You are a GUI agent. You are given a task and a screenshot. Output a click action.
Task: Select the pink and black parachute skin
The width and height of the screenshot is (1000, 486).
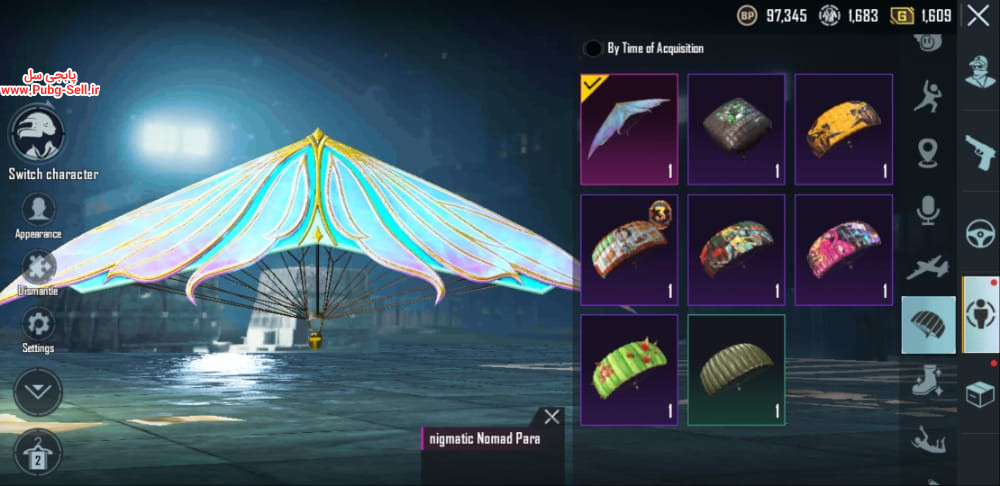pos(843,249)
